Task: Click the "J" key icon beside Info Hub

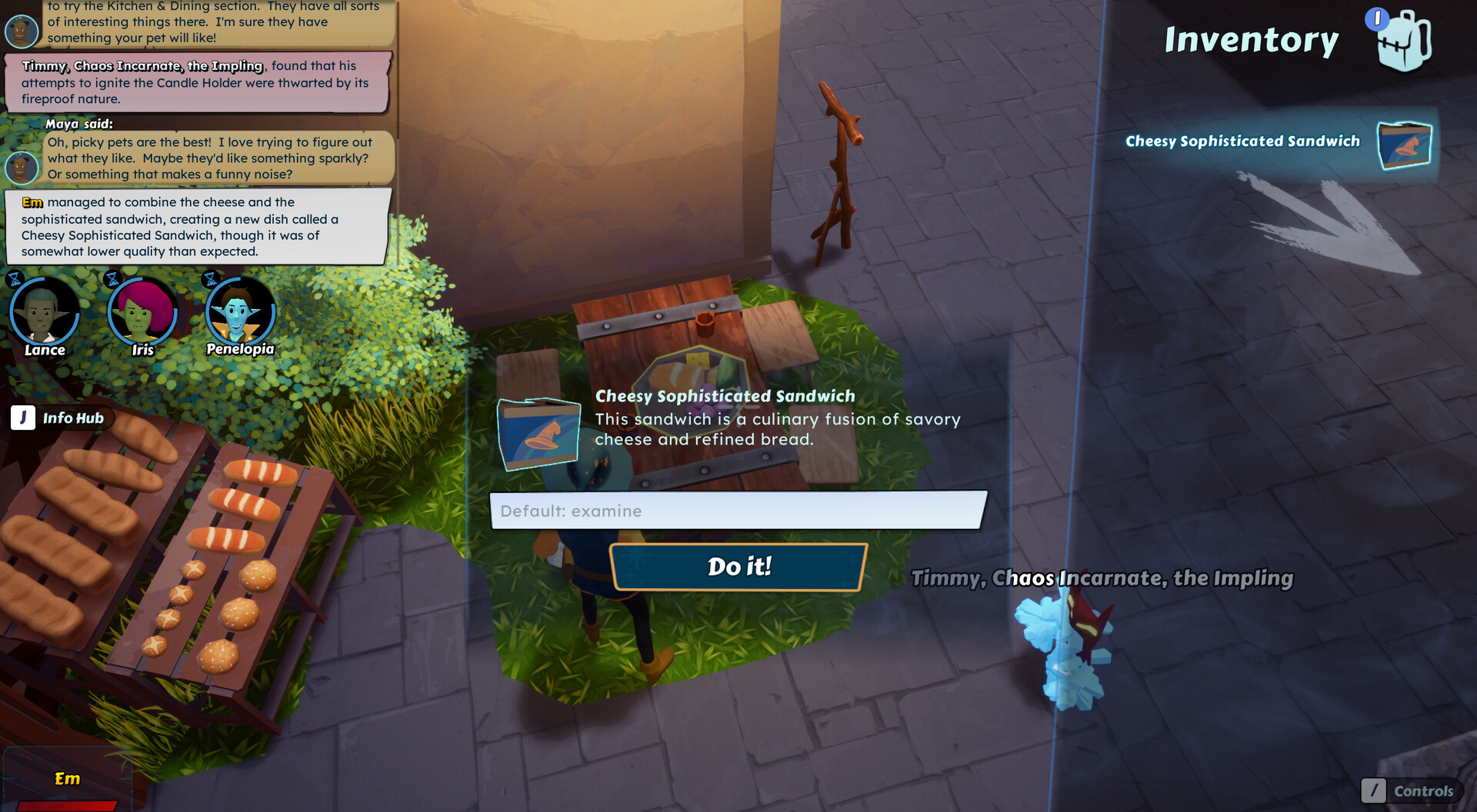Action: (22, 418)
